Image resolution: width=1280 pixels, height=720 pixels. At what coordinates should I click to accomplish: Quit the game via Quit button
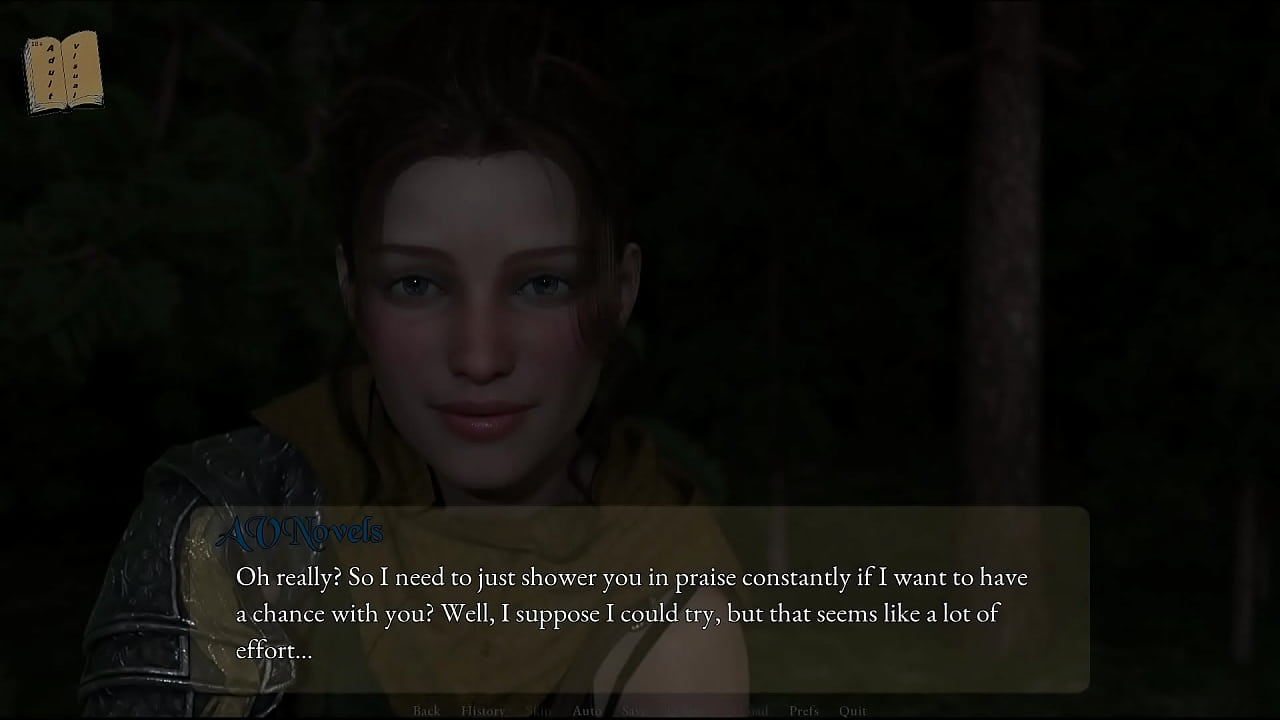[853, 711]
